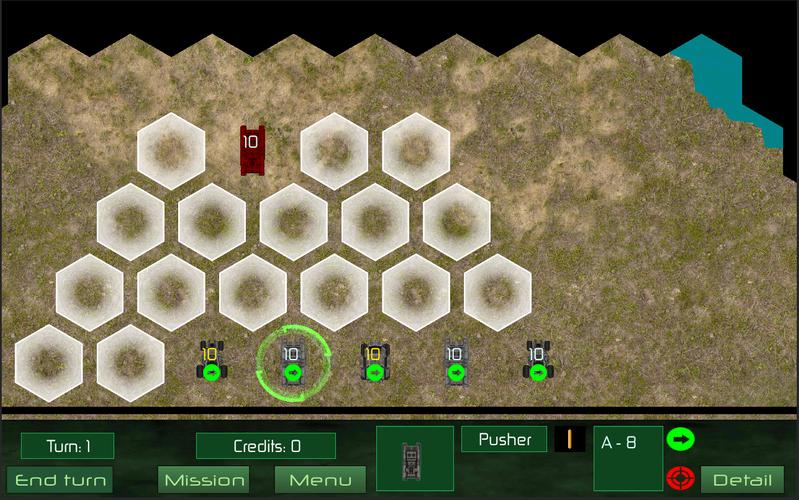This screenshot has height=500, width=799.
Task: Open the Mission briefing
Action: [x=205, y=480]
